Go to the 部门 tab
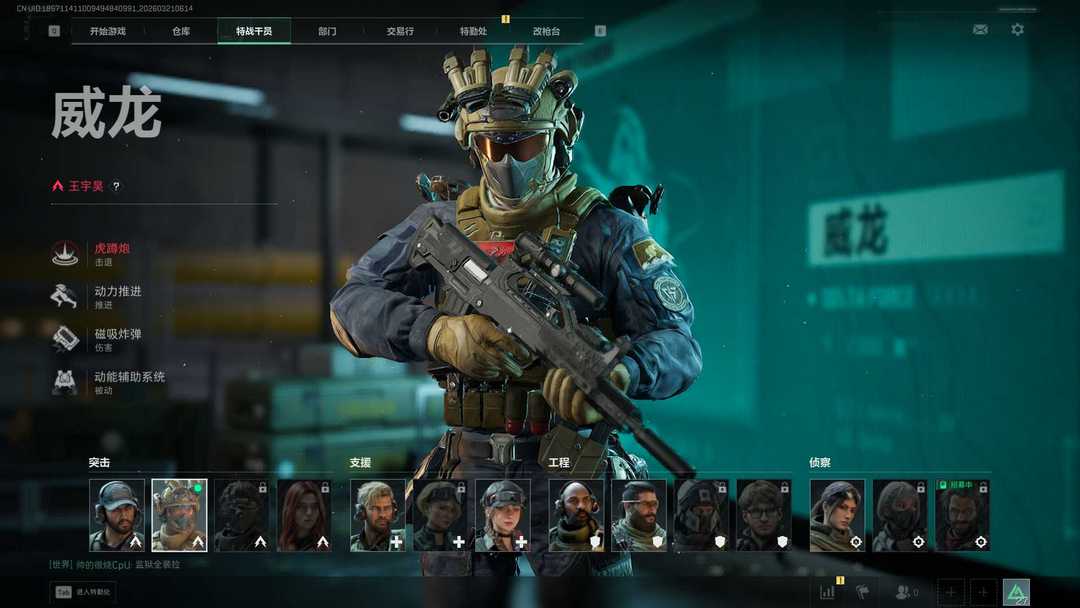 [327, 31]
